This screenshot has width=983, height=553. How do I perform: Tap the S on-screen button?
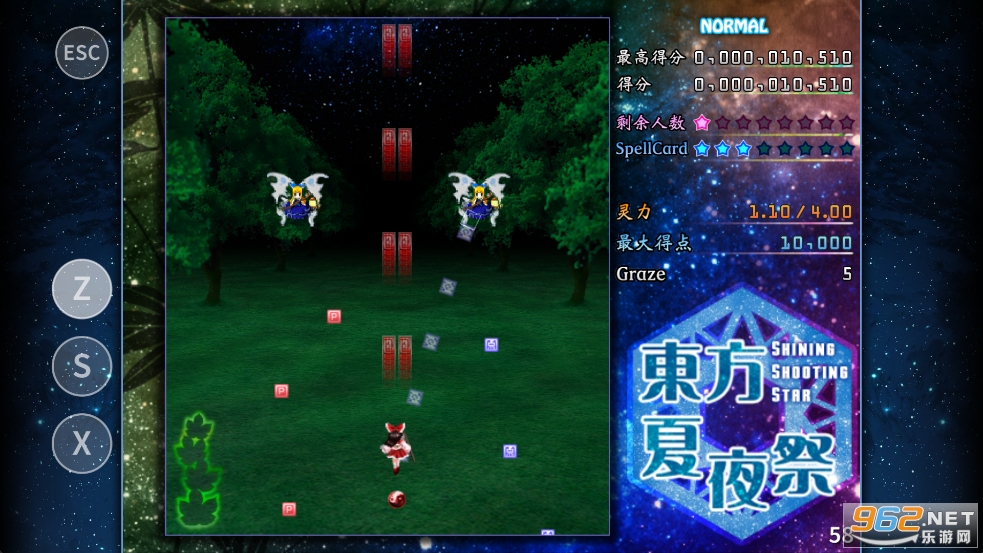click(x=81, y=366)
